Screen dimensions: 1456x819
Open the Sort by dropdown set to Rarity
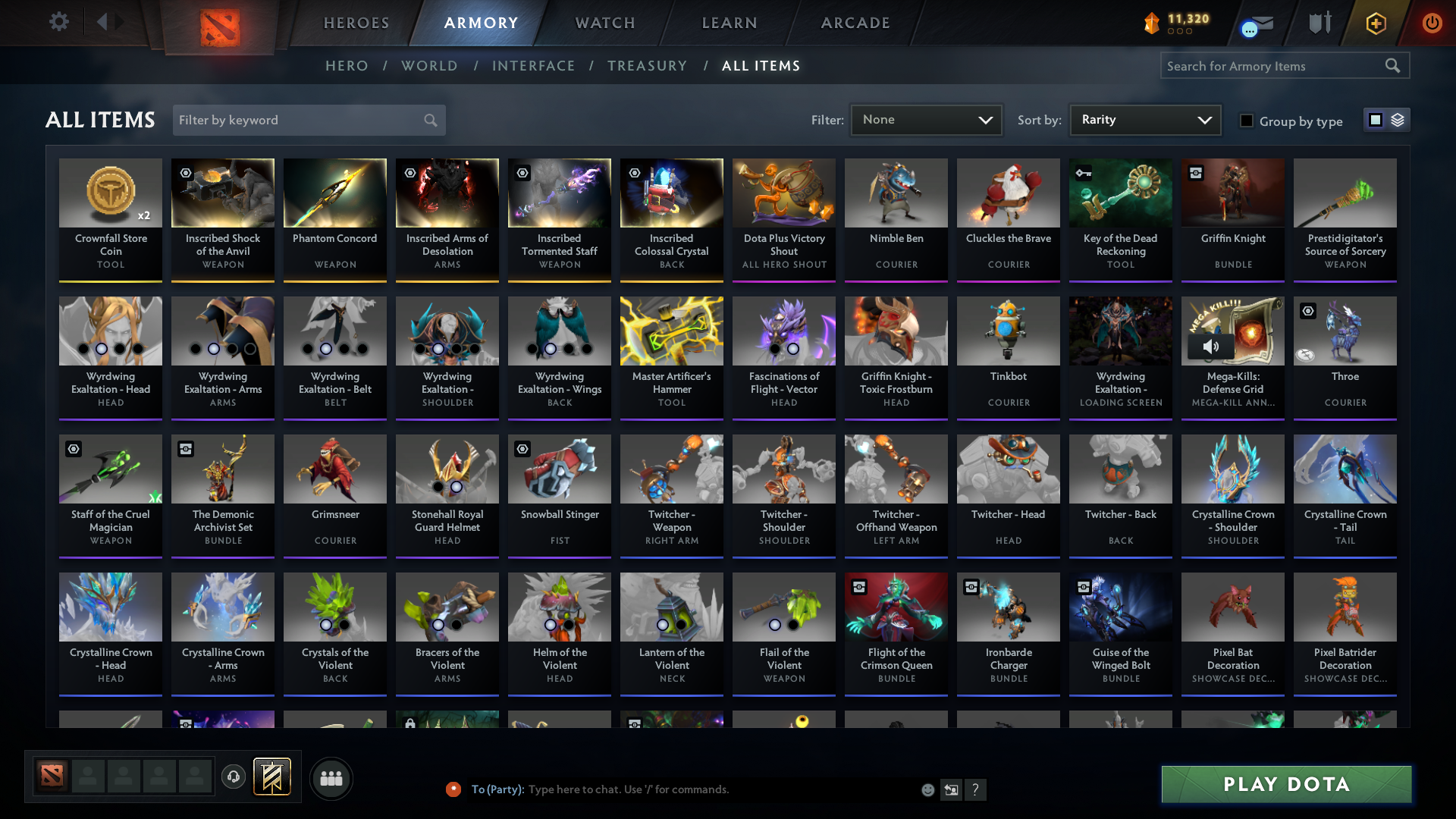pyautogui.click(x=1144, y=119)
